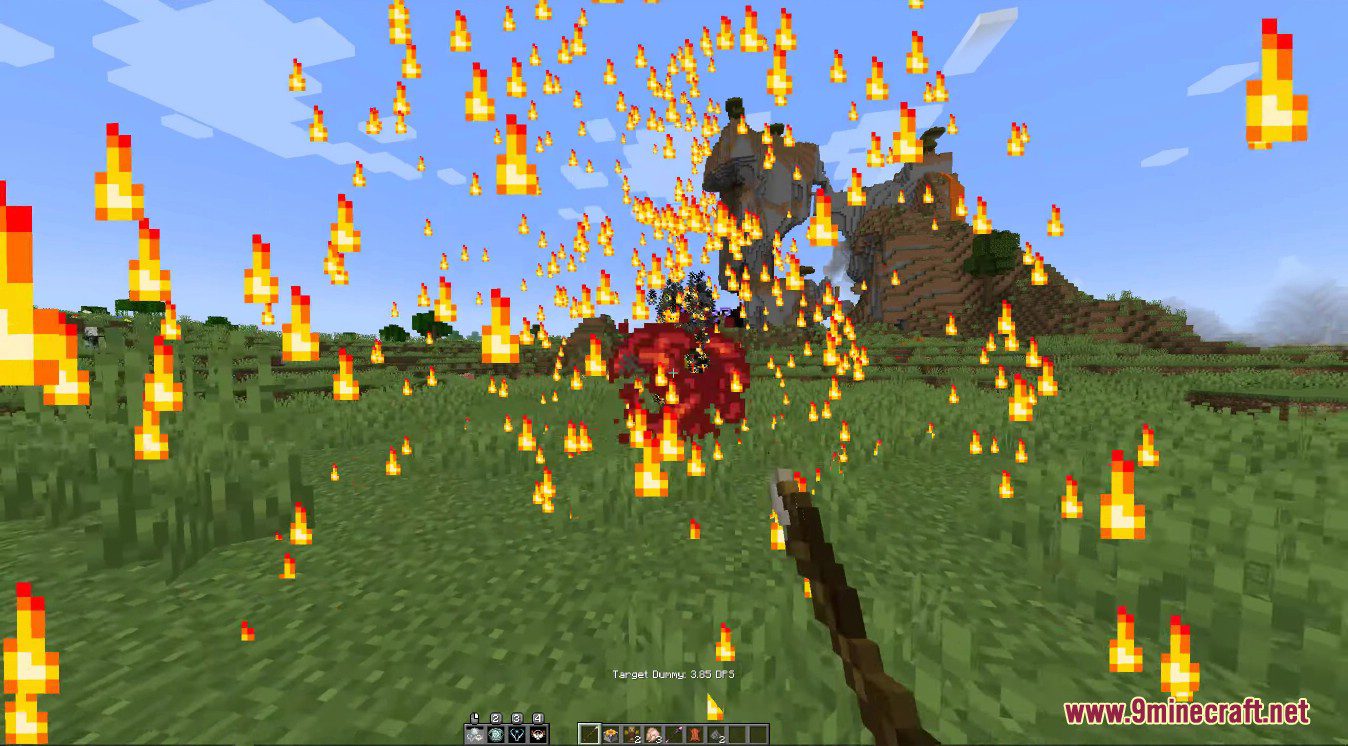Click the keybind badge labeled 4
The height and width of the screenshot is (746, 1348).
(x=537, y=717)
